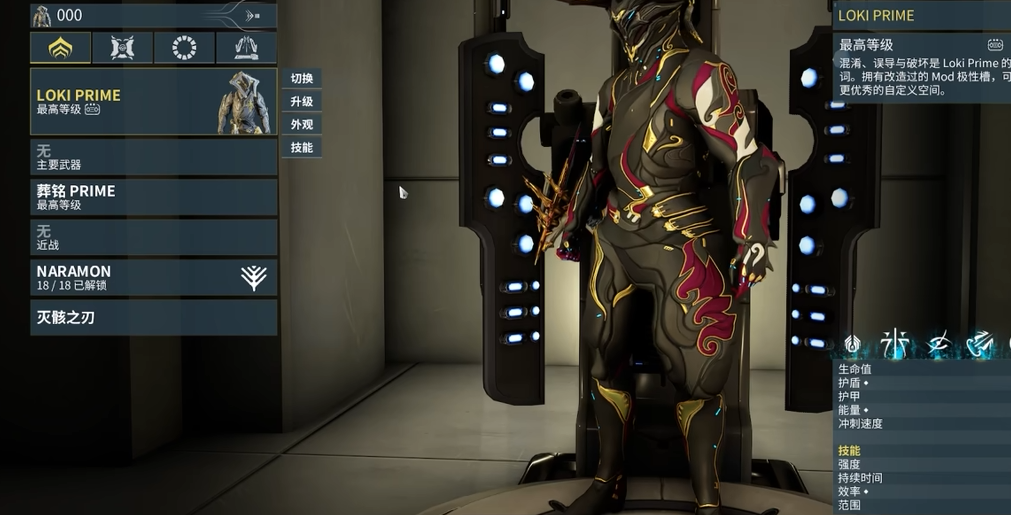This screenshot has width=1011, height=515.
Task: Open the 外观 (Appearance) menu
Action: (x=302, y=125)
